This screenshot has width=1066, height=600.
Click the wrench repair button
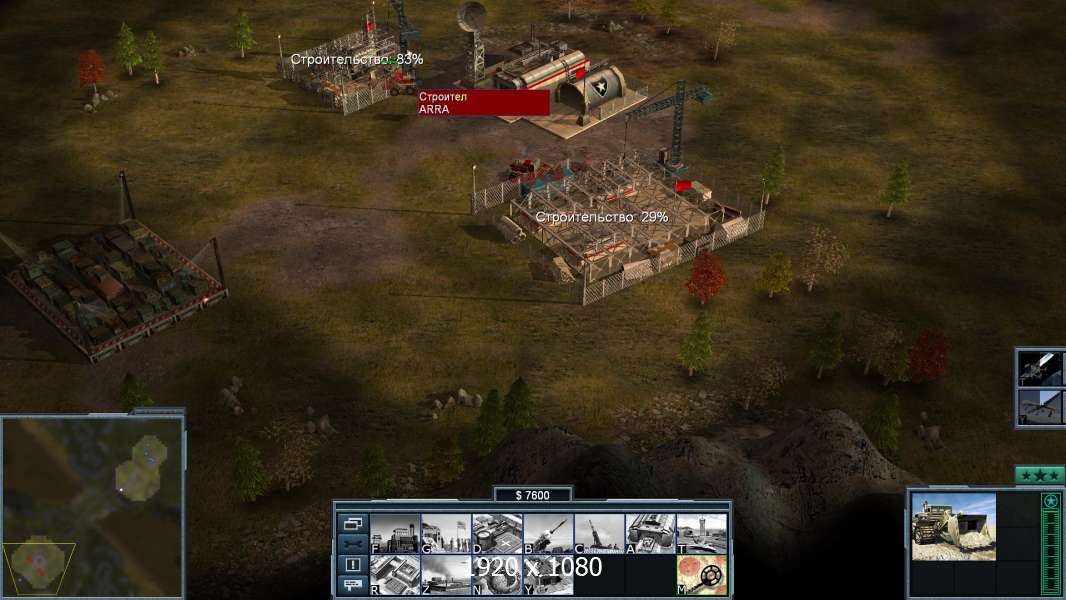tap(352, 544)
